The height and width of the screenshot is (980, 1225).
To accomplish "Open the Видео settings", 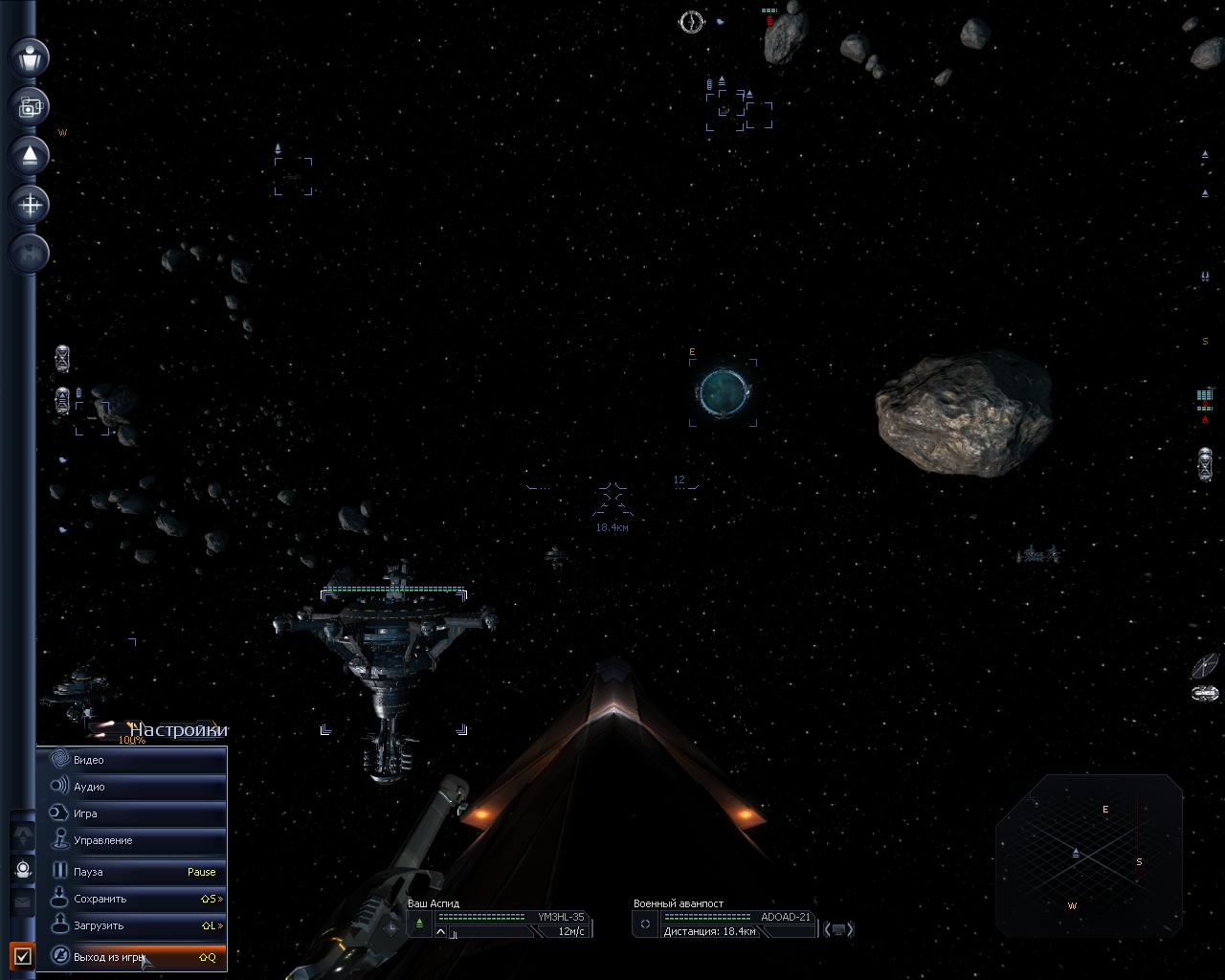I will tap(131, 760).
